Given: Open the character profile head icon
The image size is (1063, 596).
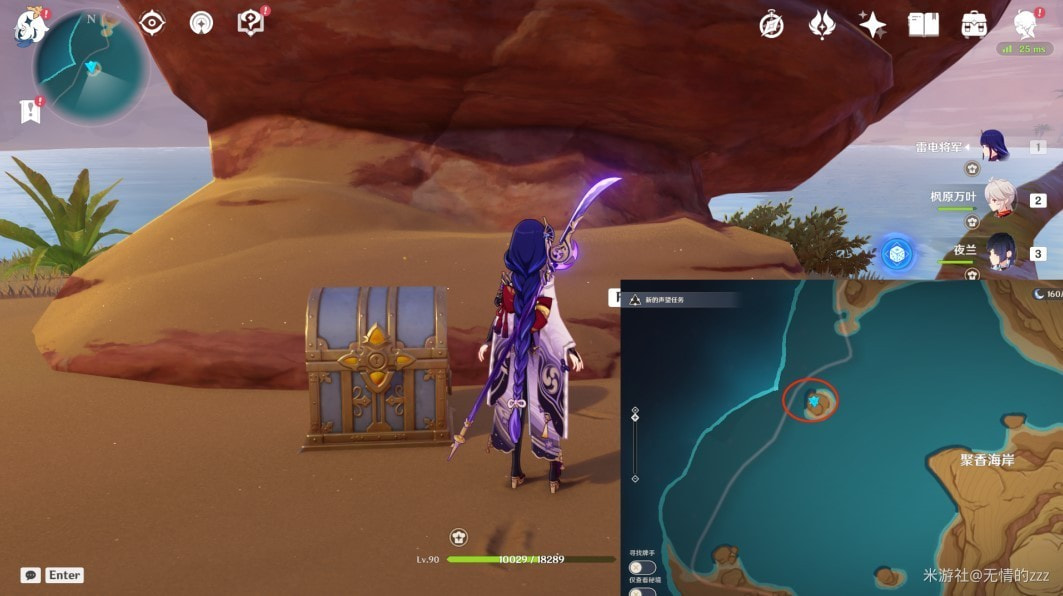Looking at the screenshot, I should click(x=1024, y=24).
